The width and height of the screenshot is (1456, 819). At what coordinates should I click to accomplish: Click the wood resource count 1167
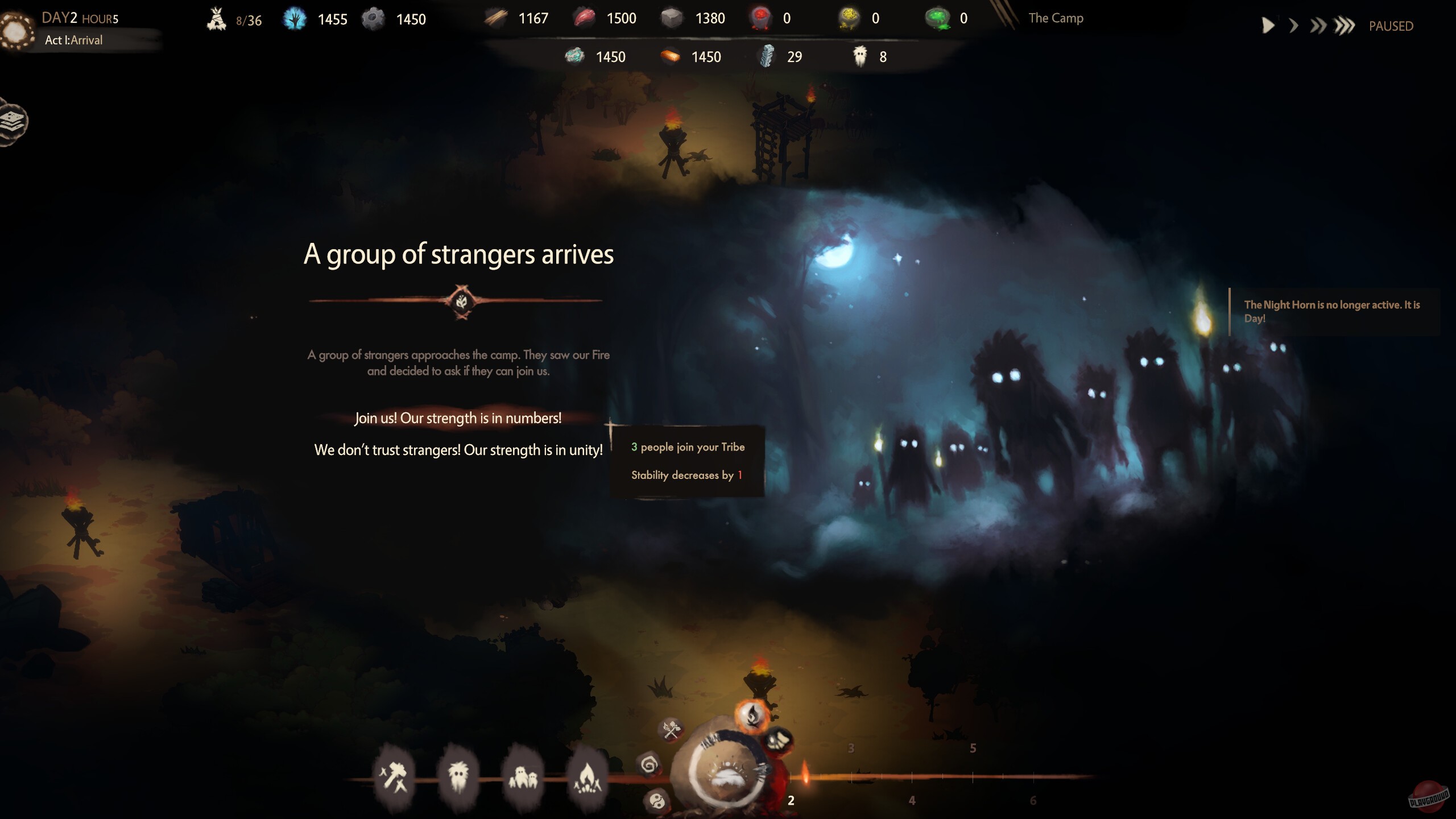point(533,18)
